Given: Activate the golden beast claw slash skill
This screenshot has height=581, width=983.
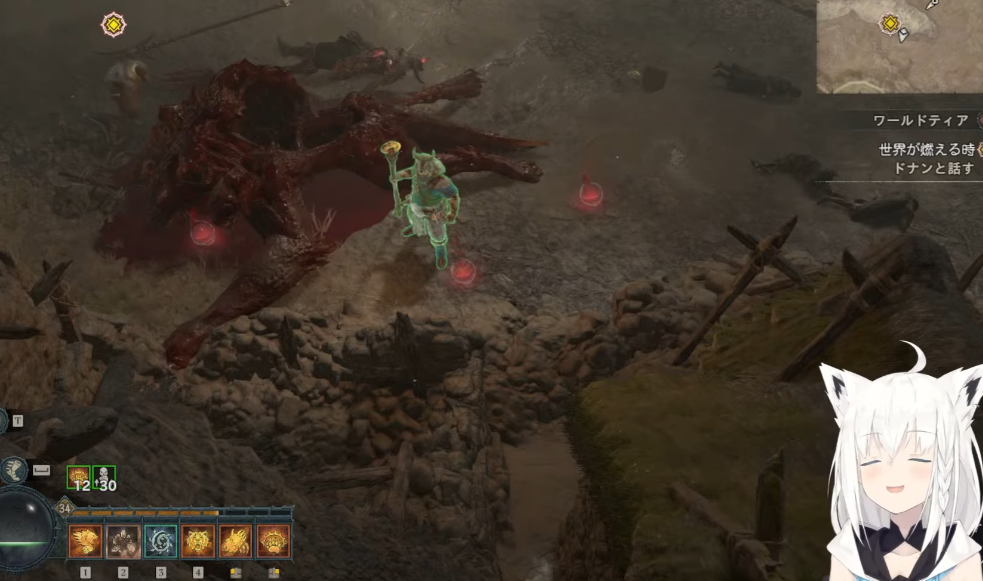Looking at the screenshot, I should tap(236, 541).
